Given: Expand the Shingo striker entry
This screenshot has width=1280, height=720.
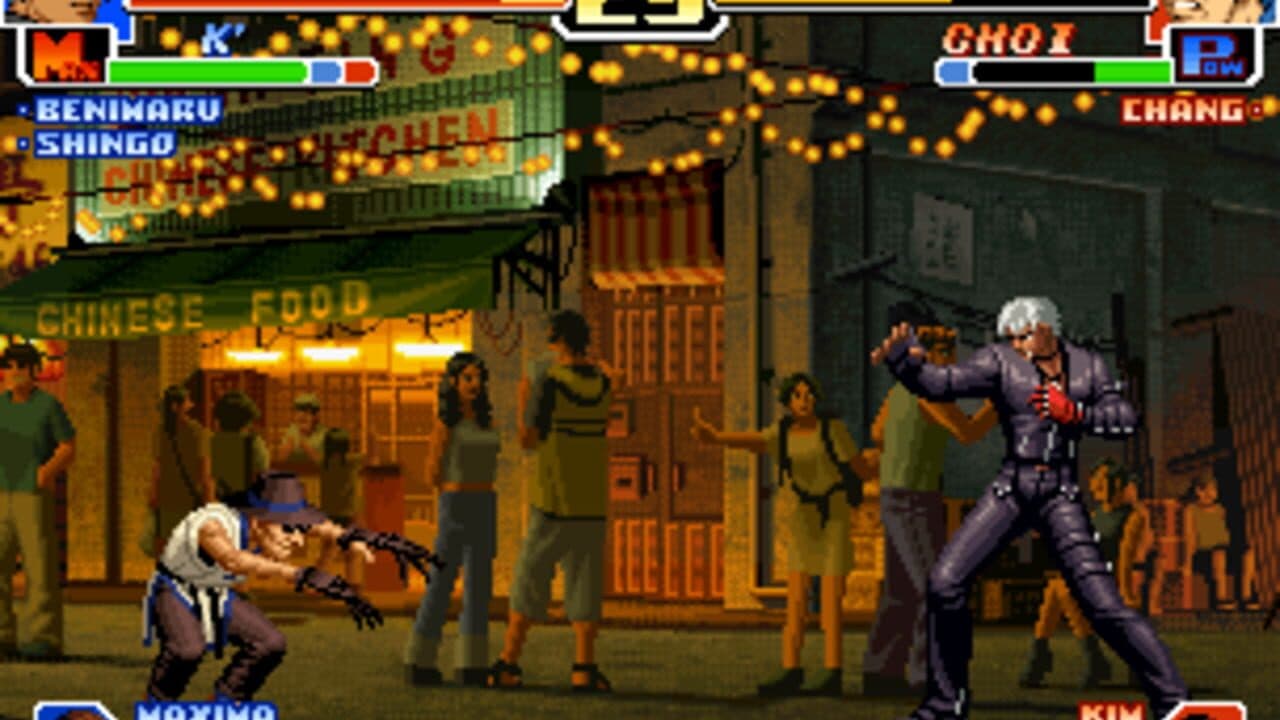Looking at the screenshot, I should coord(104,141).
